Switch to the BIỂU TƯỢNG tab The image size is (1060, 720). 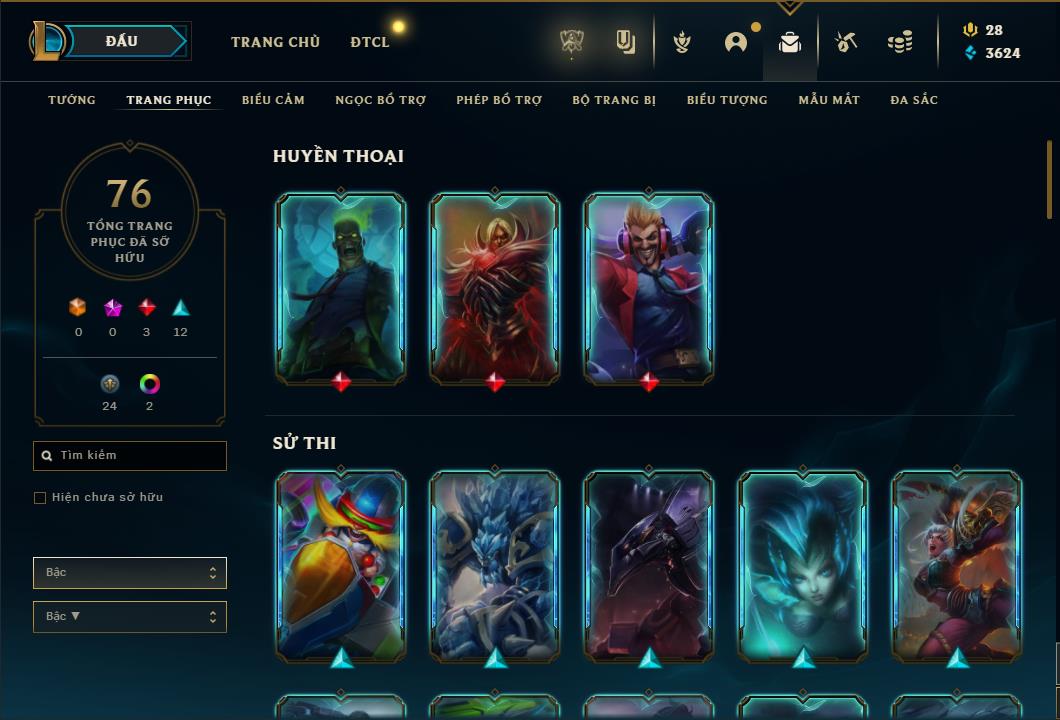click(727, 100)
